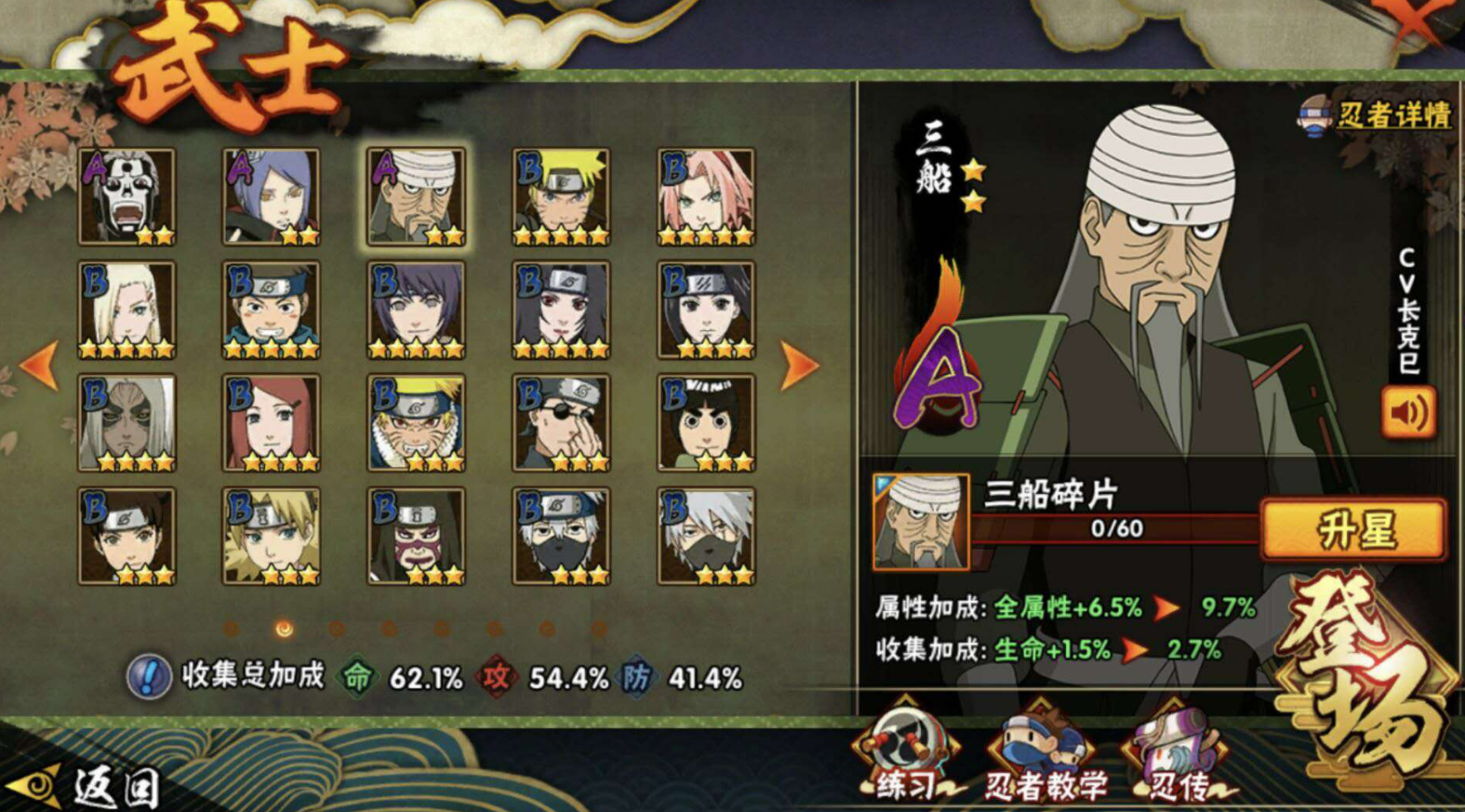Show the next page of ninjas
This screenshot has height=812, width=1465.
(x=798, y=366)
